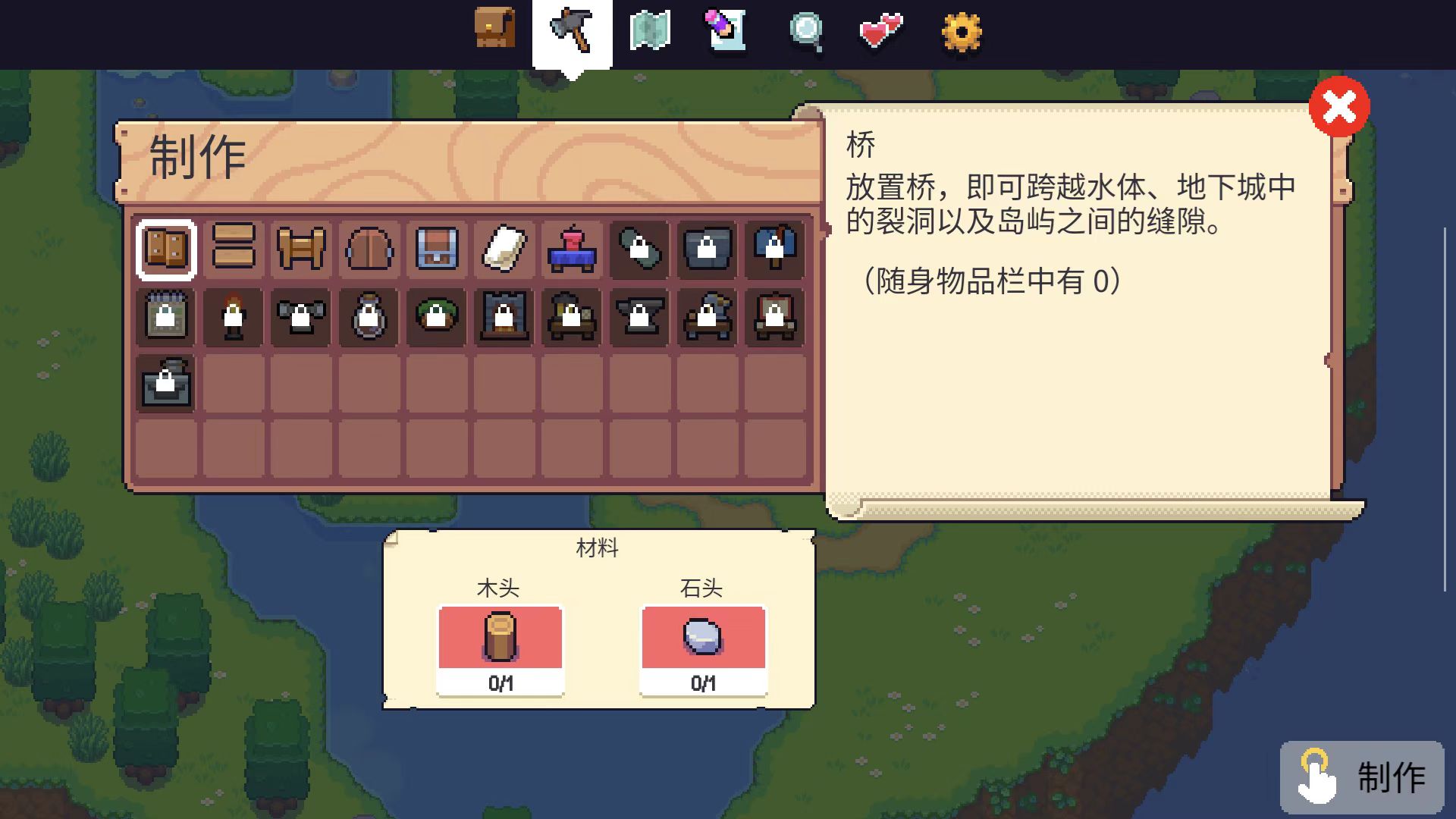
Task: Select the locked anvil recipe
Action: (637, 317)
